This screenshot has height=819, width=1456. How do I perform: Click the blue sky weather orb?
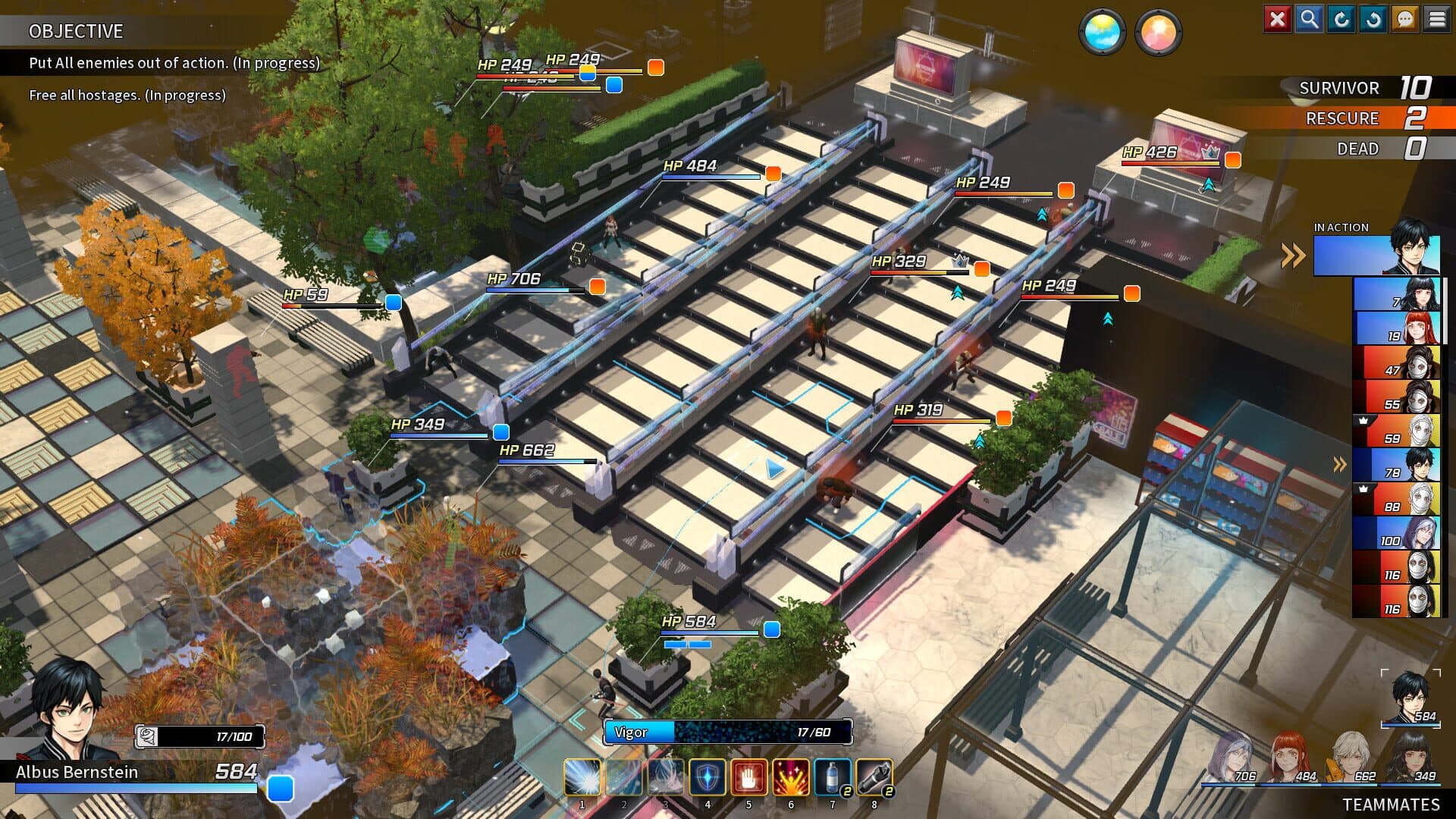tap(1101, 33)
